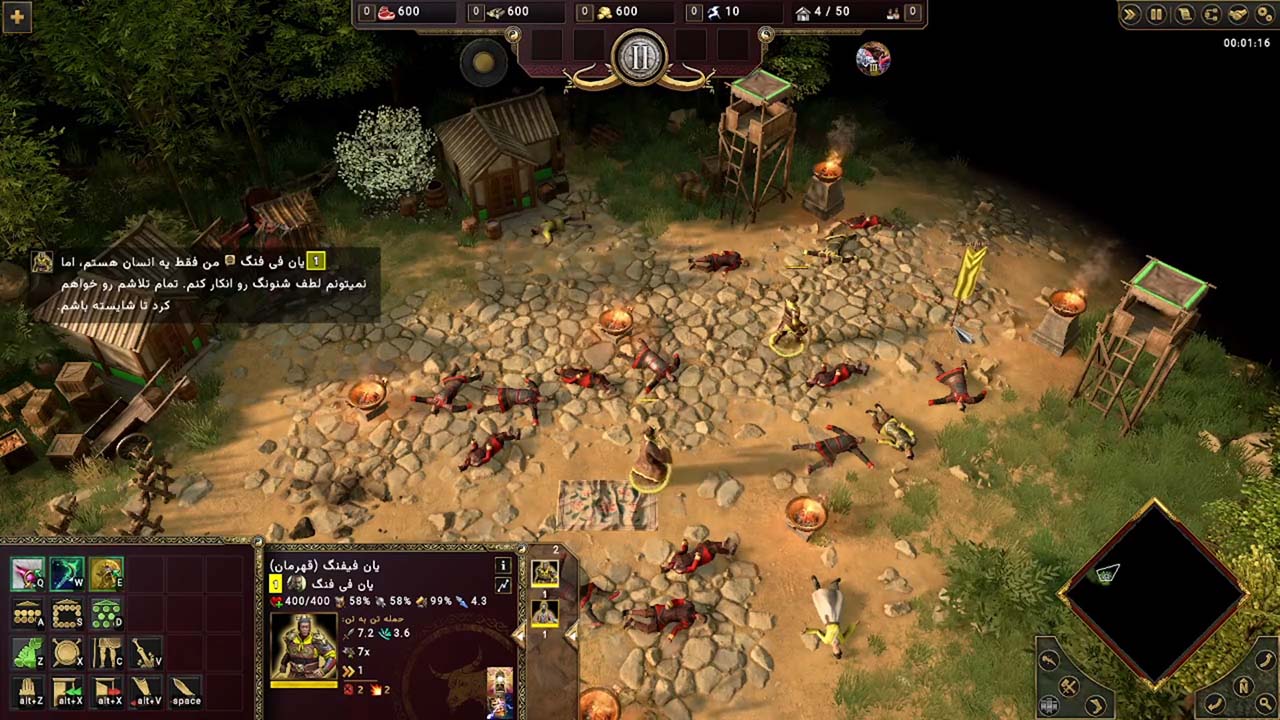Show the unit statistics graph button

(x=503, y=586)
